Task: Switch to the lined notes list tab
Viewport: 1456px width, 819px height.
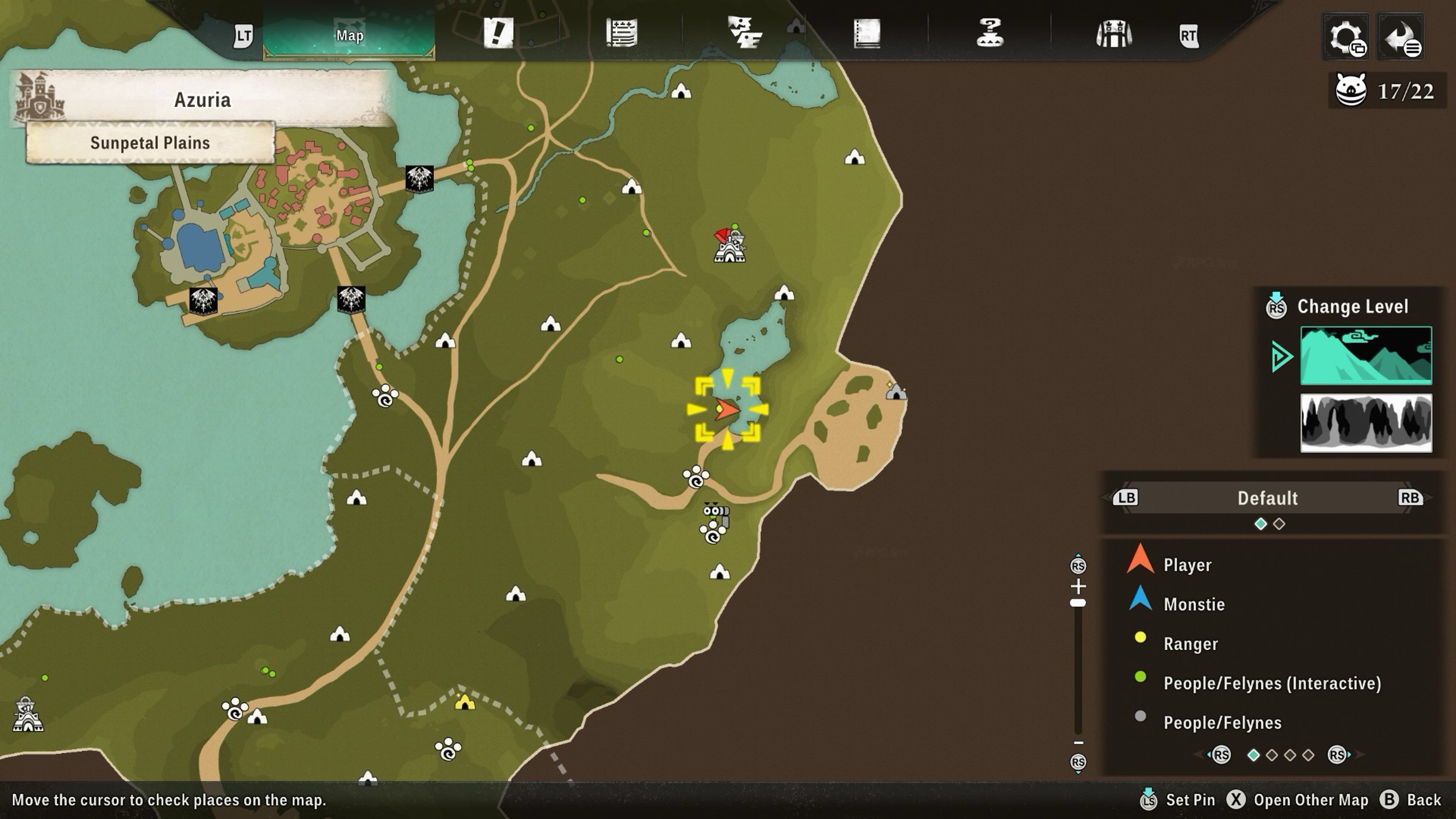Action: 622,33
